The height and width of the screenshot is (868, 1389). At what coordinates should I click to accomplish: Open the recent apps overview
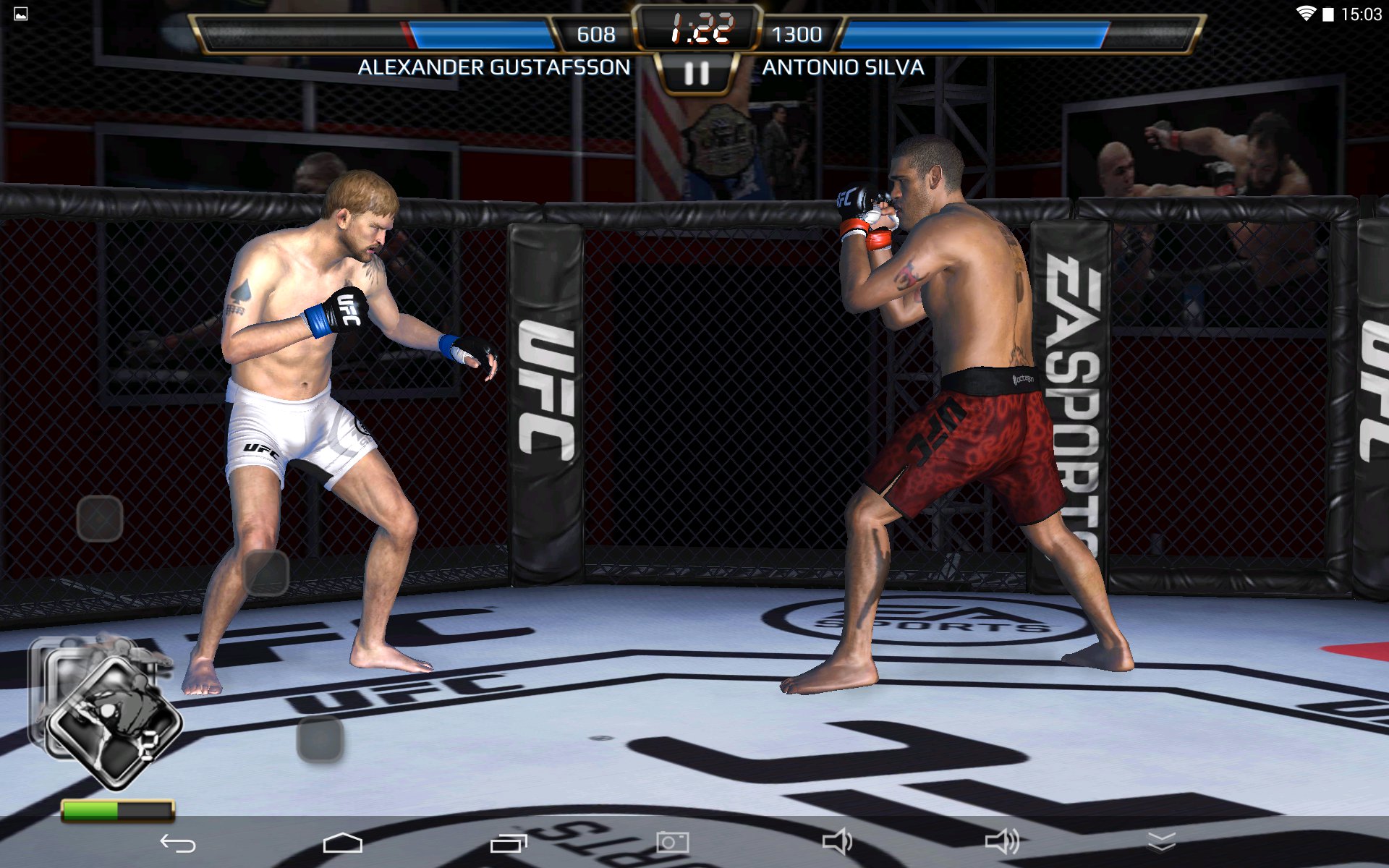click(x=509, y=843)
